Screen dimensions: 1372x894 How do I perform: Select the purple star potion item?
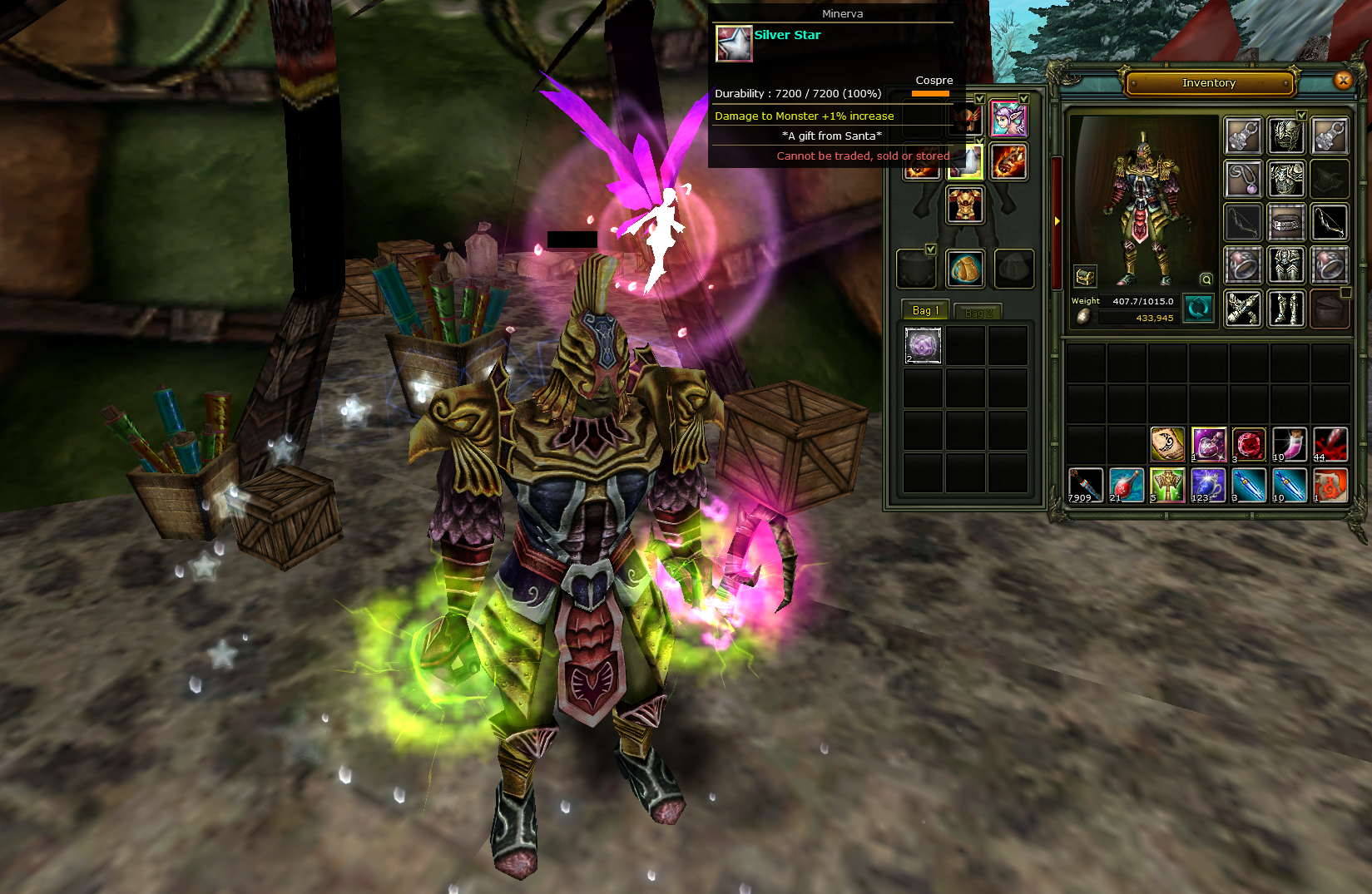tap(1208, 444)
